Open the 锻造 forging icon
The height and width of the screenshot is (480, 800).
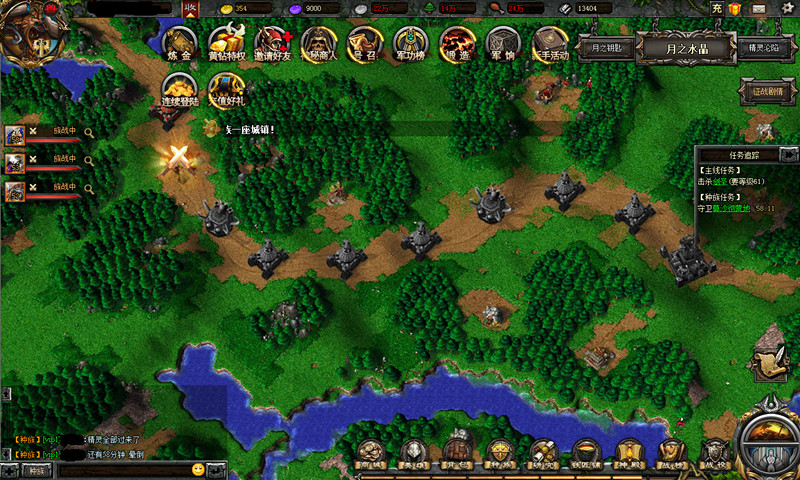(457, 44)
